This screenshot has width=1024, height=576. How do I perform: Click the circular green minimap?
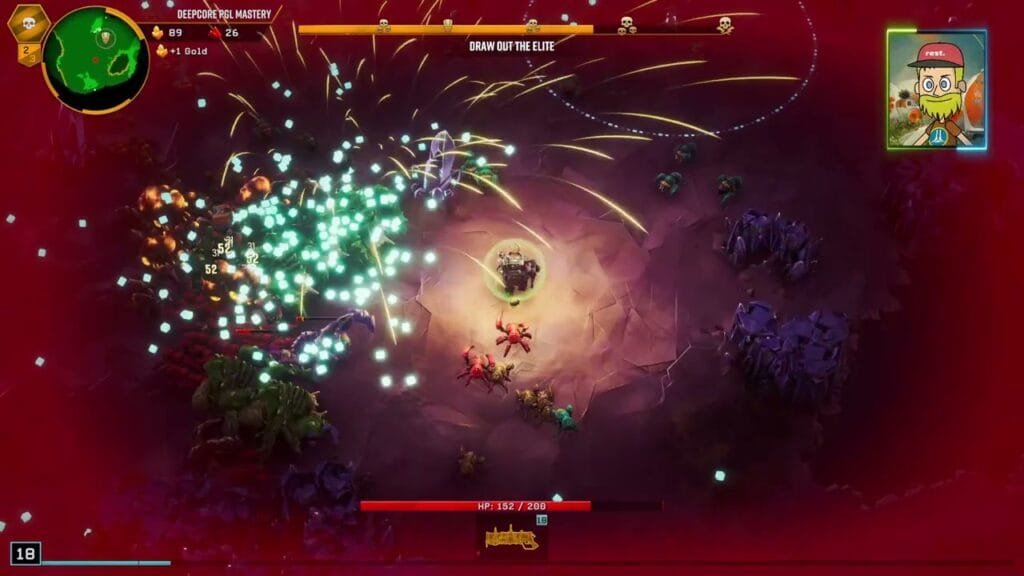[95, 59]
